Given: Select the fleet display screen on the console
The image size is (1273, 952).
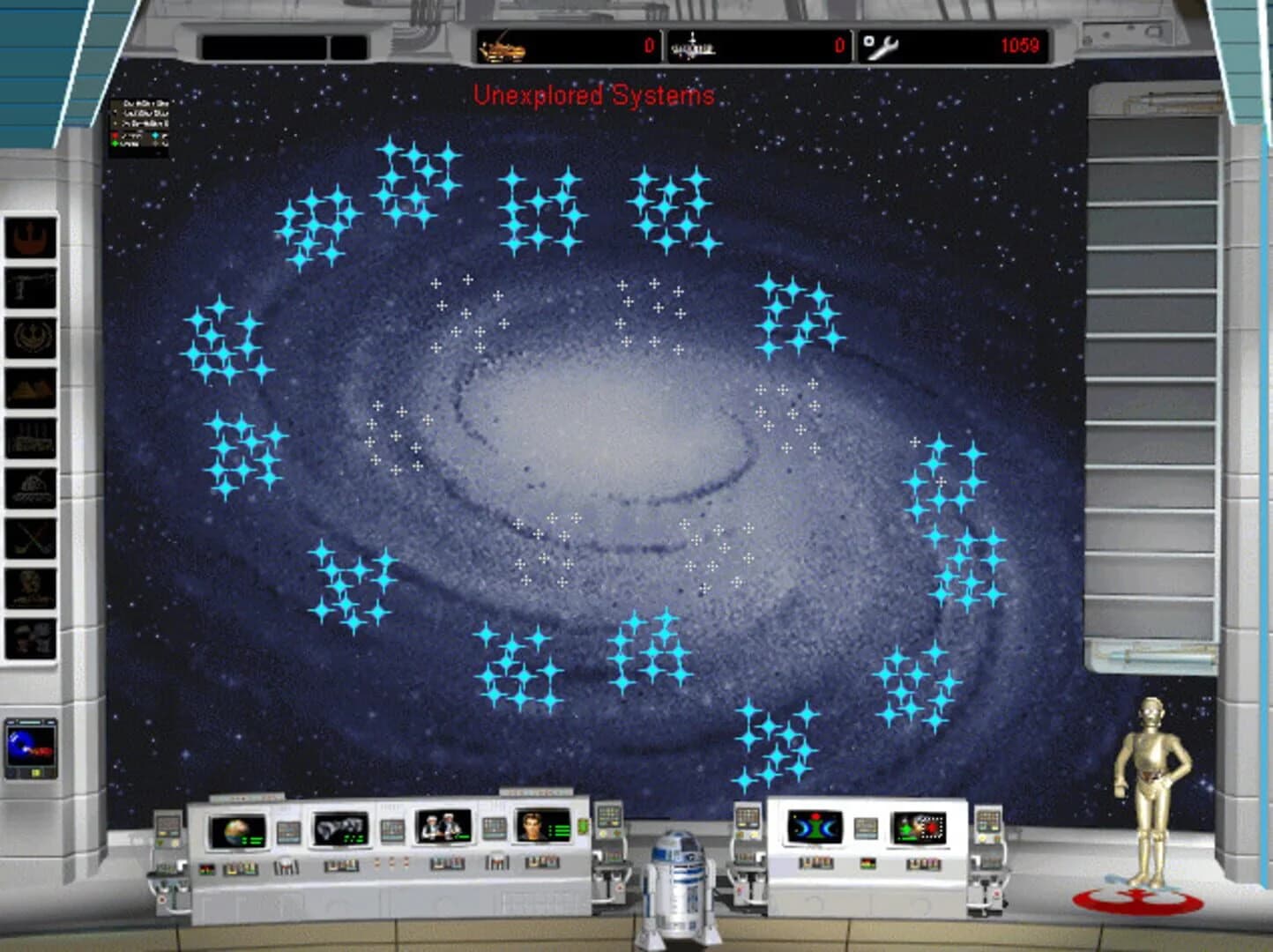Looking at the screenshot, I should [341, 828].
